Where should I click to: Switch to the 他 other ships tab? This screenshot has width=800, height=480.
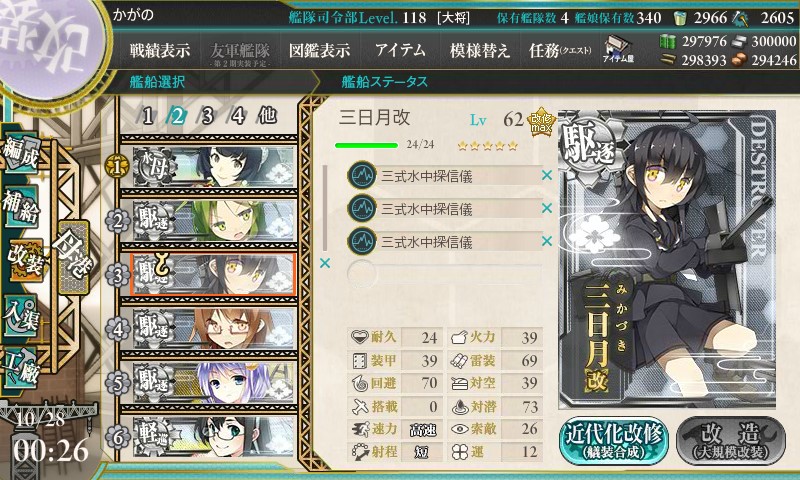267,115
